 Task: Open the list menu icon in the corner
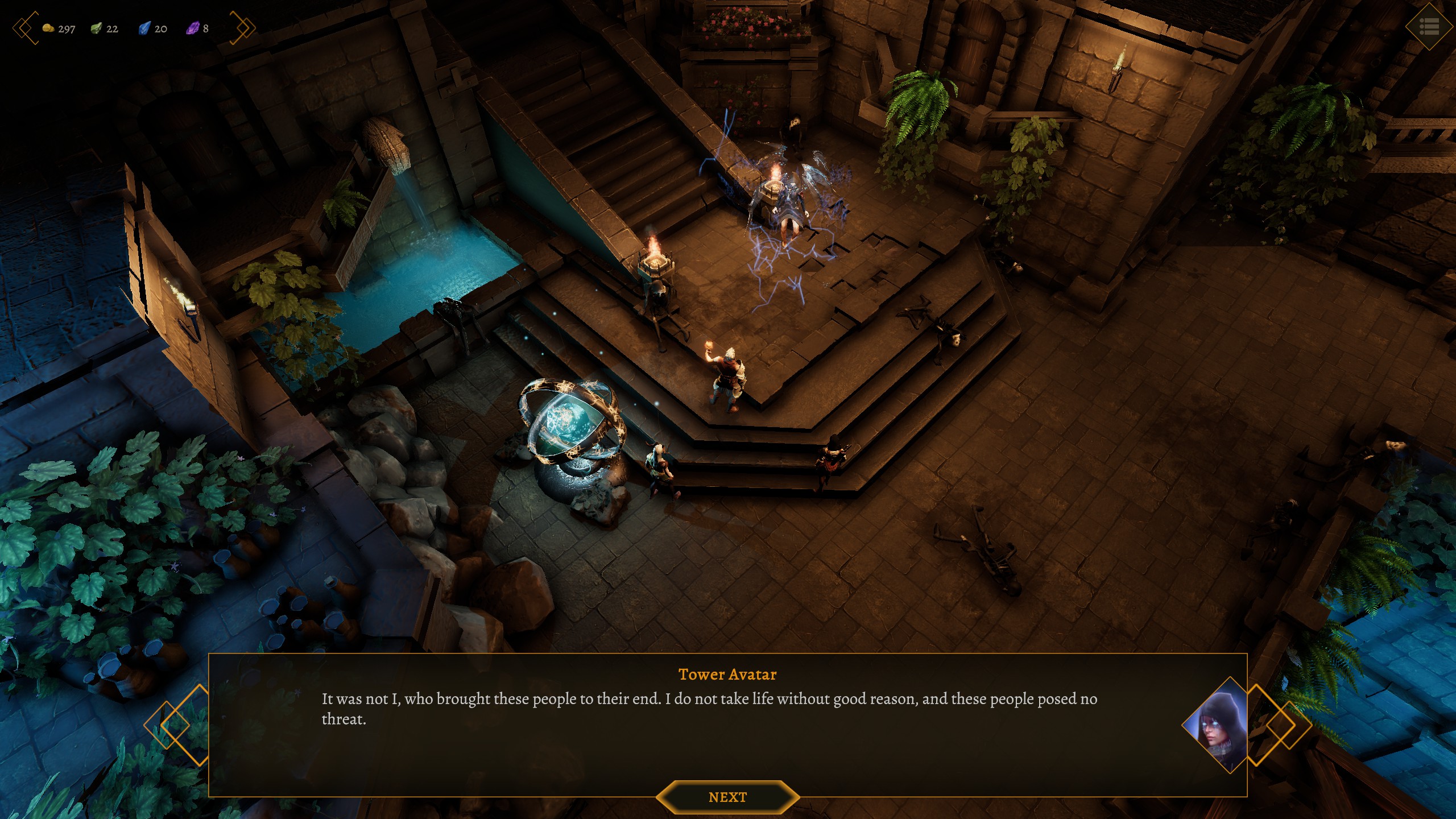click(x=1429, y=27)
